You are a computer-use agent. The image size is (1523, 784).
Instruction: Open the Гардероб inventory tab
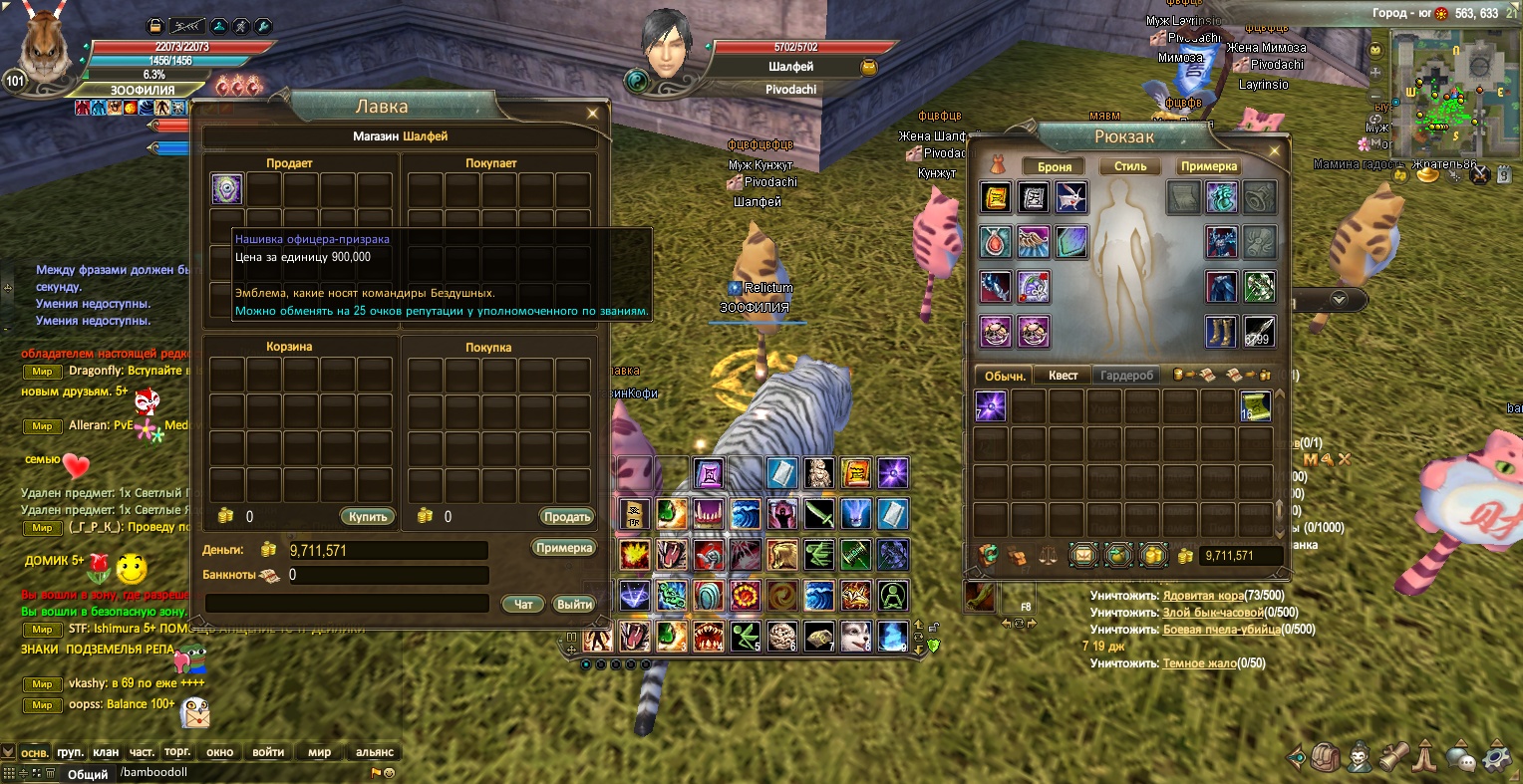(x=1126, y=376)
